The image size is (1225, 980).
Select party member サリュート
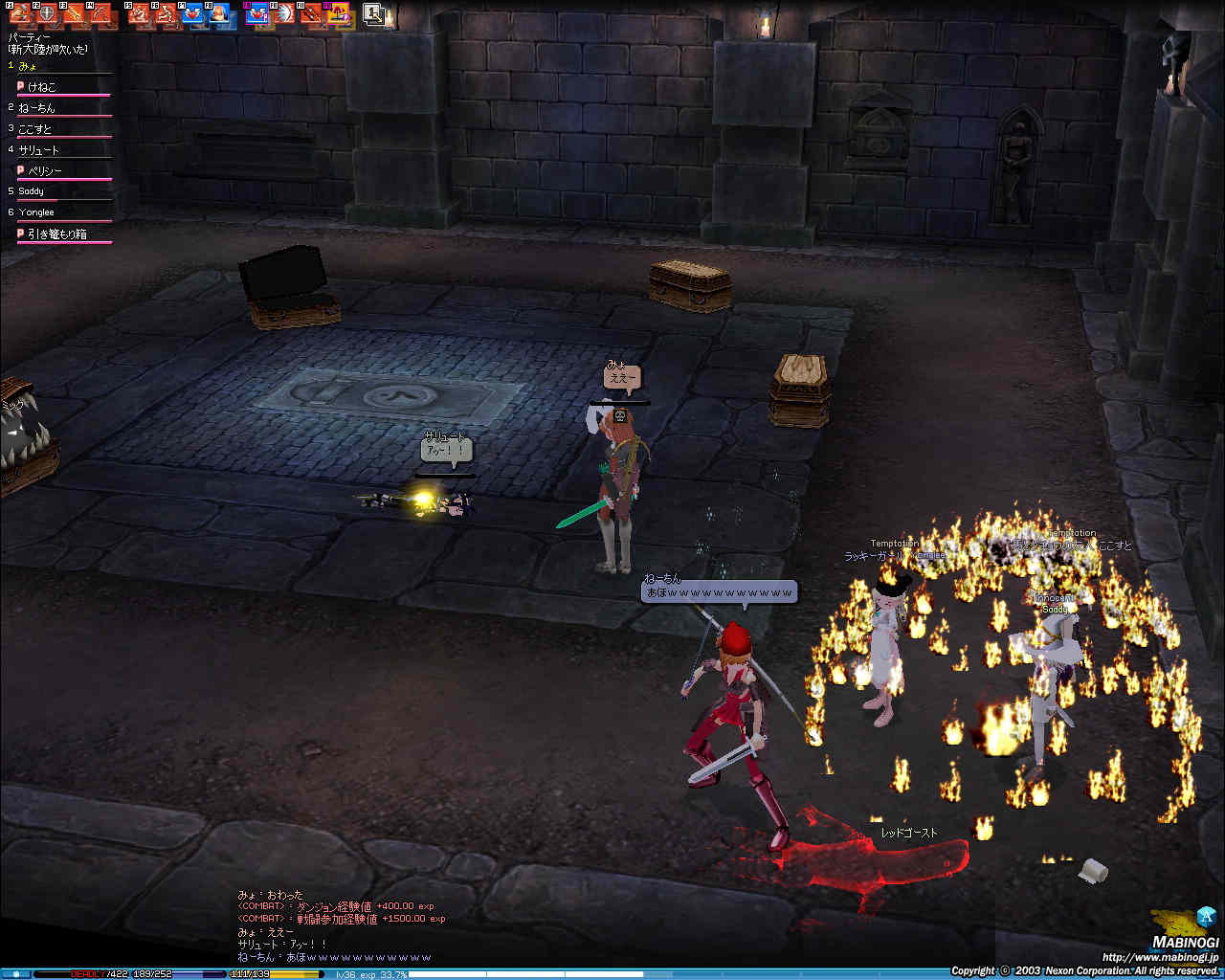pos(38,150)
